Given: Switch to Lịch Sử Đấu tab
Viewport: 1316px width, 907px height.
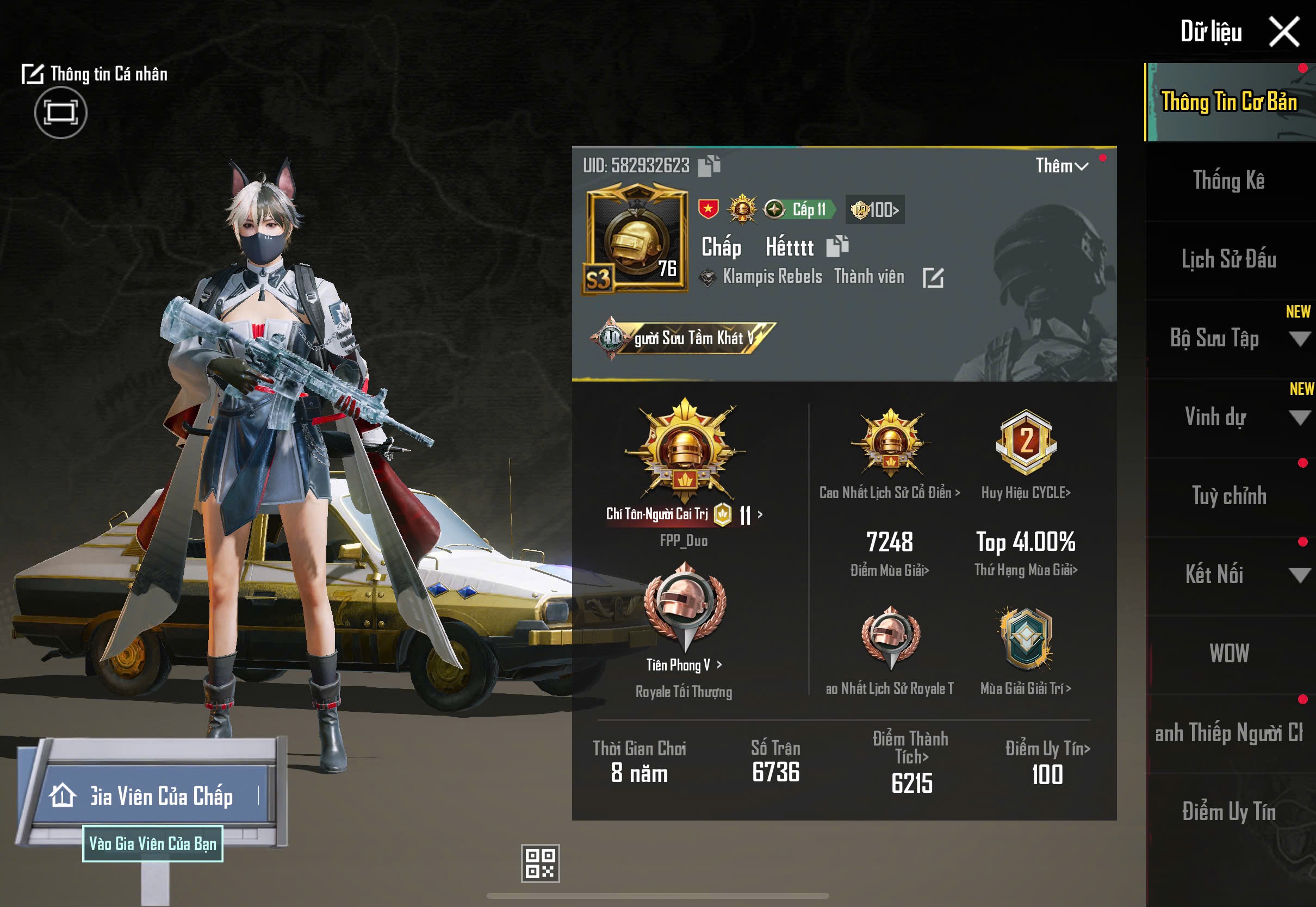Looking at the screenshot, I should coord(1228,259).
